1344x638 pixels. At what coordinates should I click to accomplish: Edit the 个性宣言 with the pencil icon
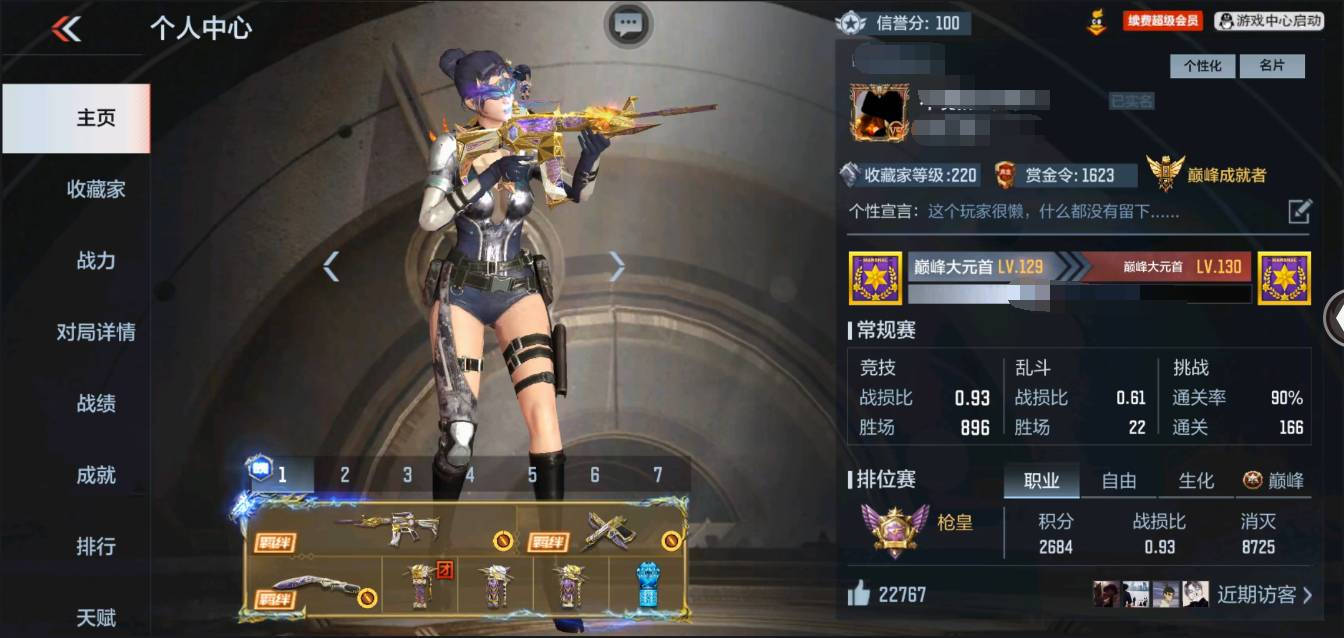(x=1299, y=211)
